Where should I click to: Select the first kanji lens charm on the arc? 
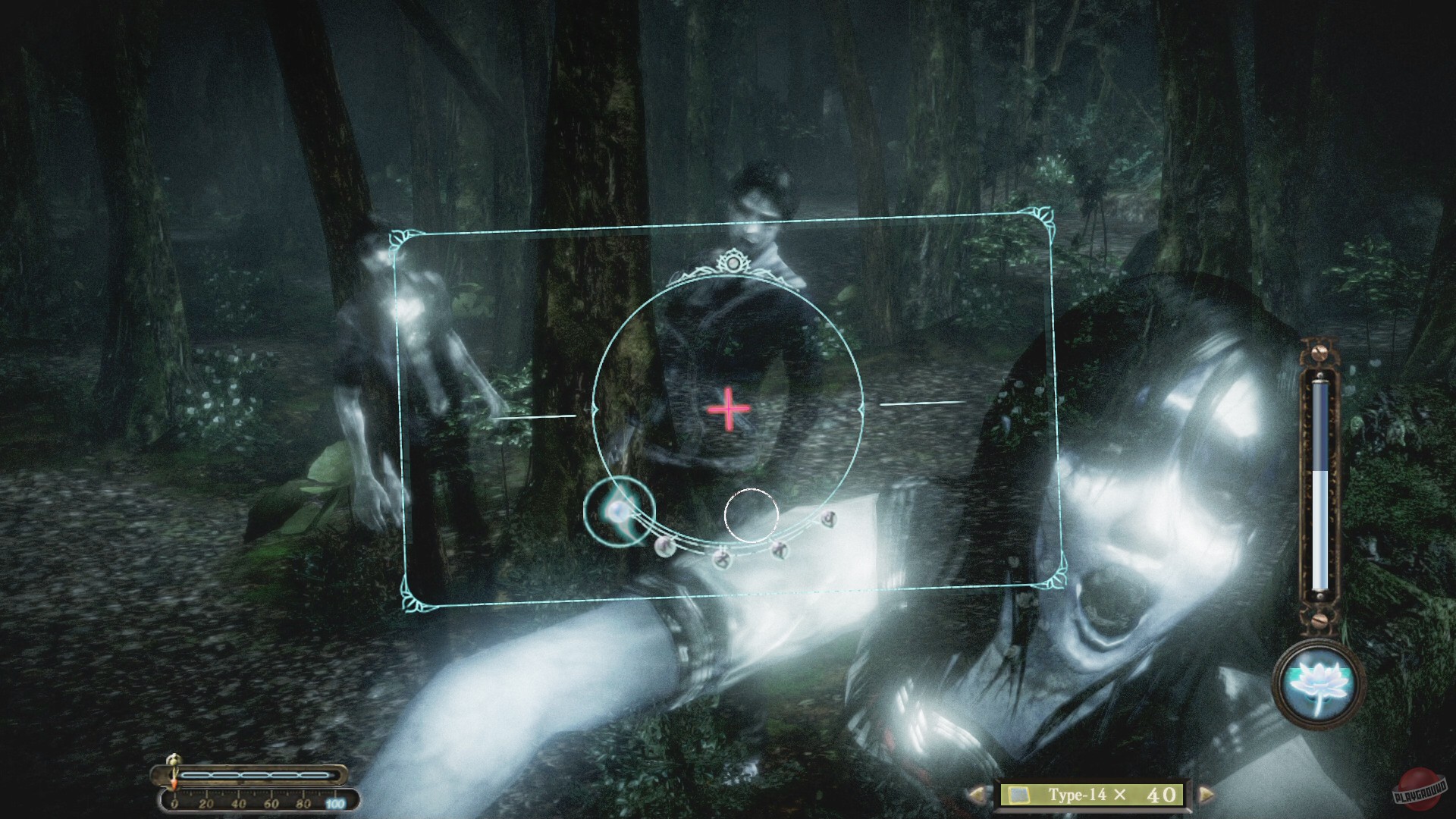665,549
